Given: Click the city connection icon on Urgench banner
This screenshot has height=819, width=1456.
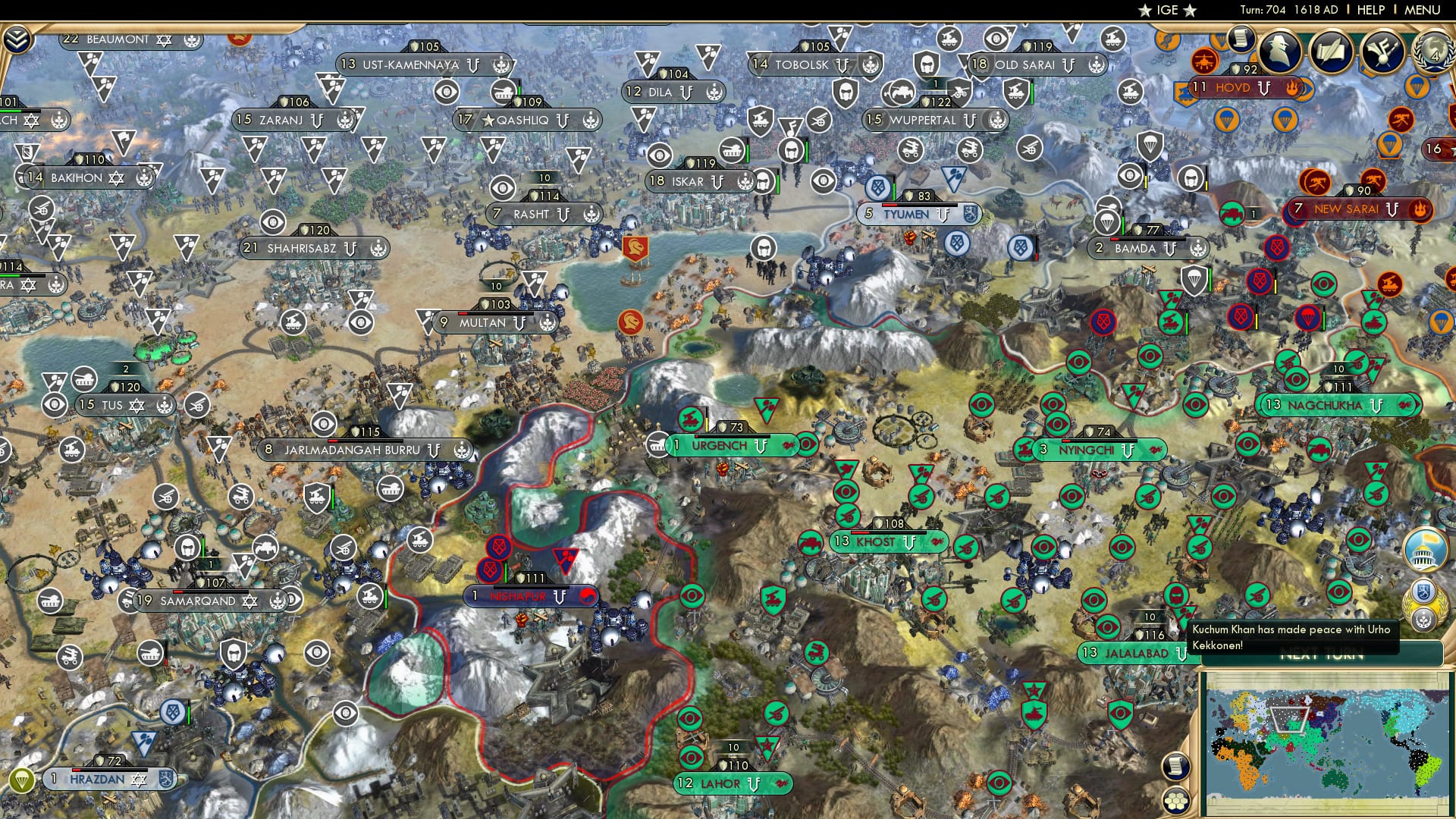Looking at the screenshot, I should tap(789, 446).
